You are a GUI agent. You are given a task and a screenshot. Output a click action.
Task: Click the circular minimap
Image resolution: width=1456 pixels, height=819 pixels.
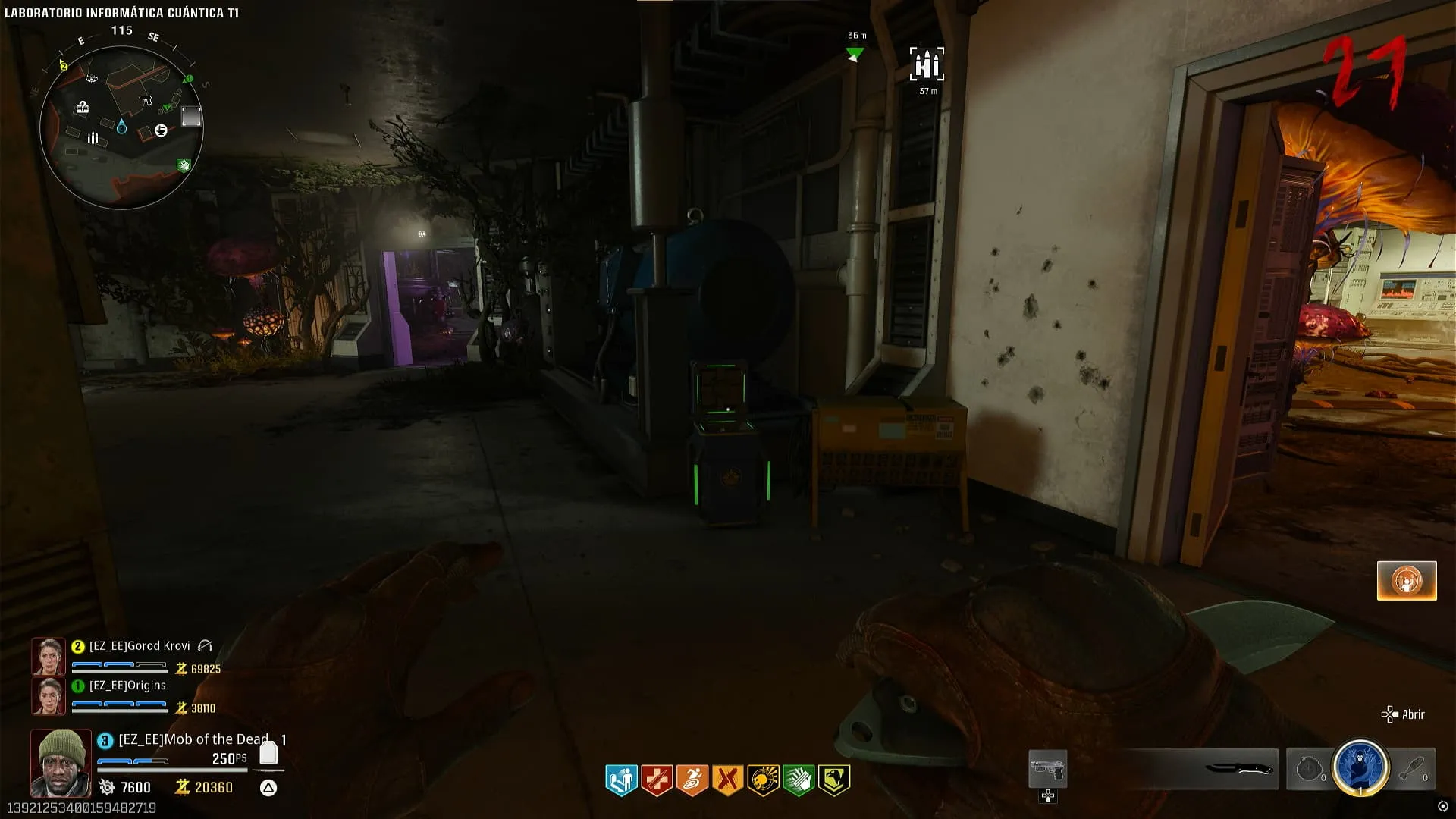click(x=121, y=127)
